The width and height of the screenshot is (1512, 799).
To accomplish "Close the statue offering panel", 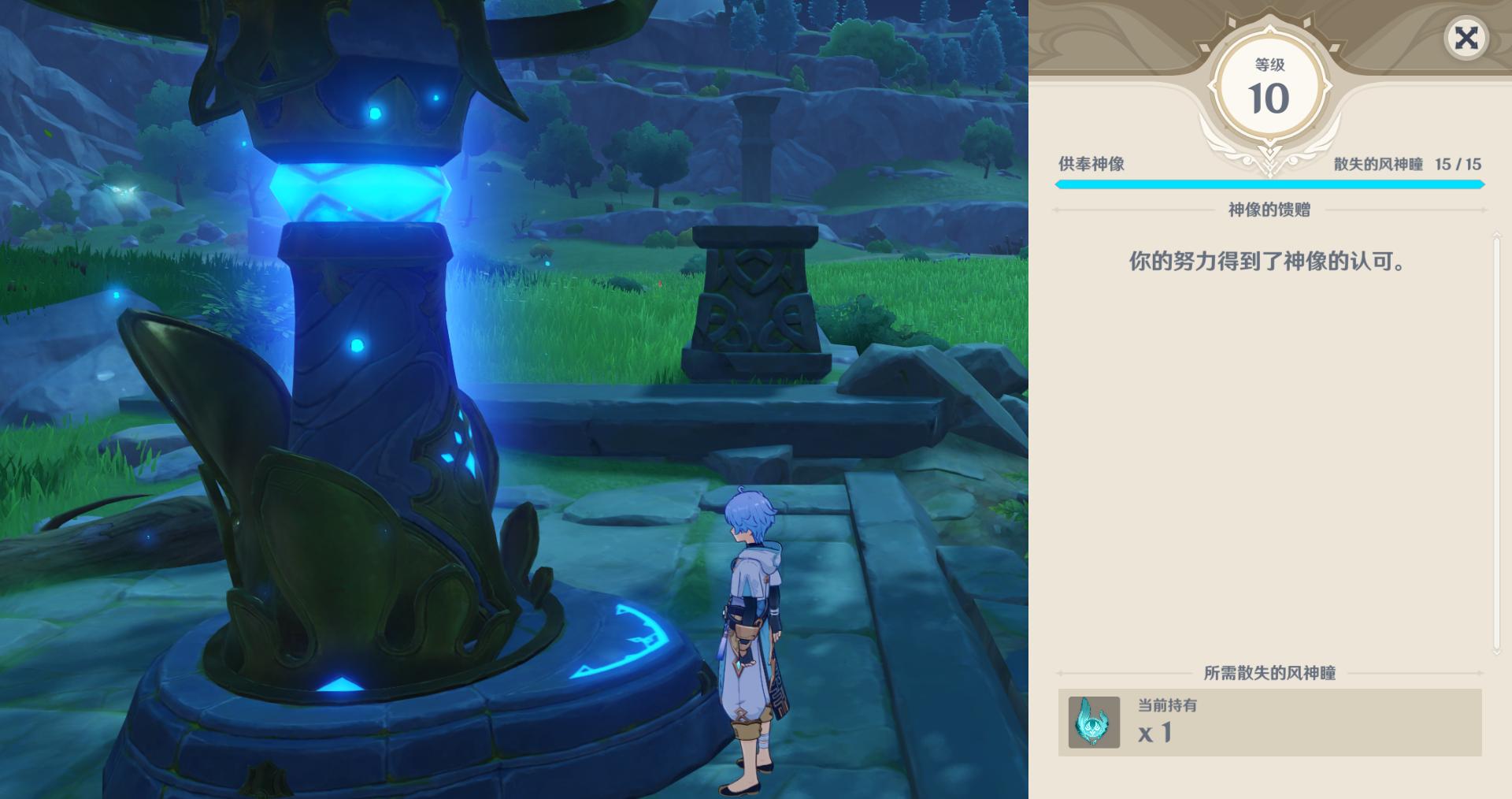I will click(1466, 38).
